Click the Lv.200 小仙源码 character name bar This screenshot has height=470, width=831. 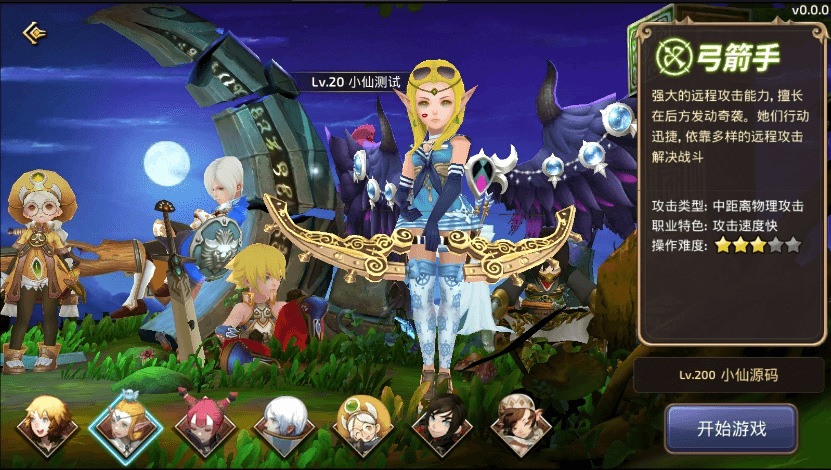pos(729,376)
